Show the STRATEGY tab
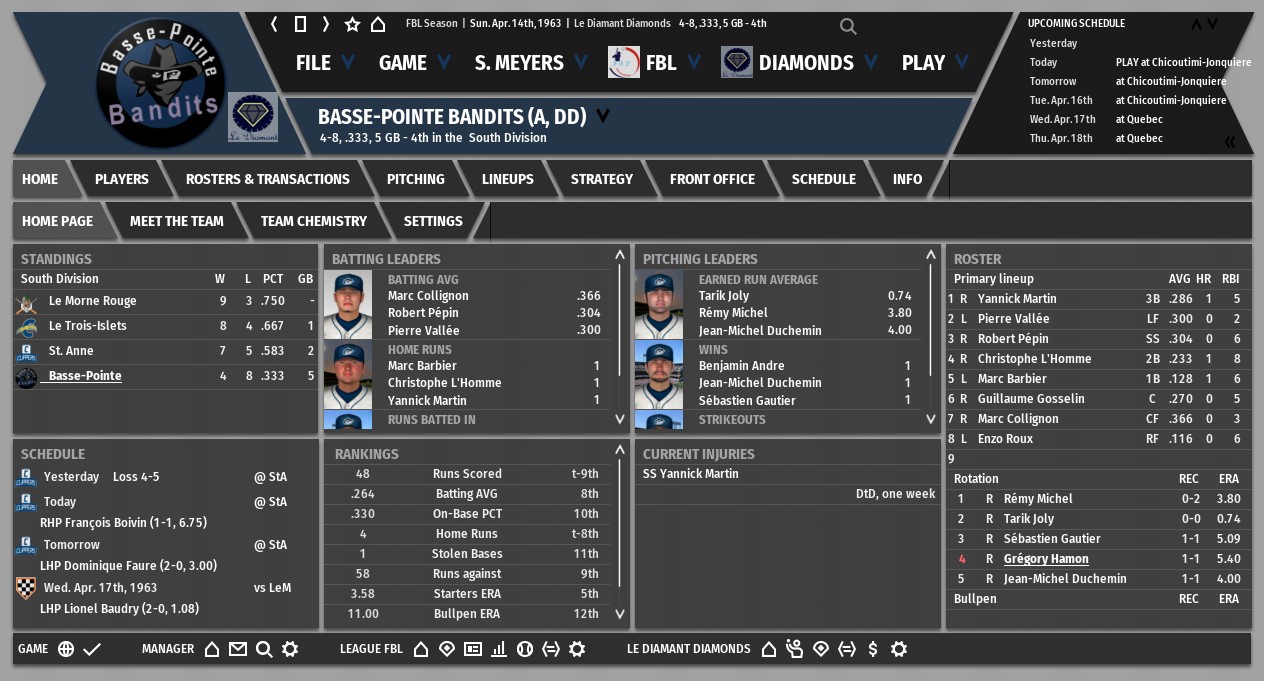The width and height of the screenshot is (1264, 681). (601, 179)
